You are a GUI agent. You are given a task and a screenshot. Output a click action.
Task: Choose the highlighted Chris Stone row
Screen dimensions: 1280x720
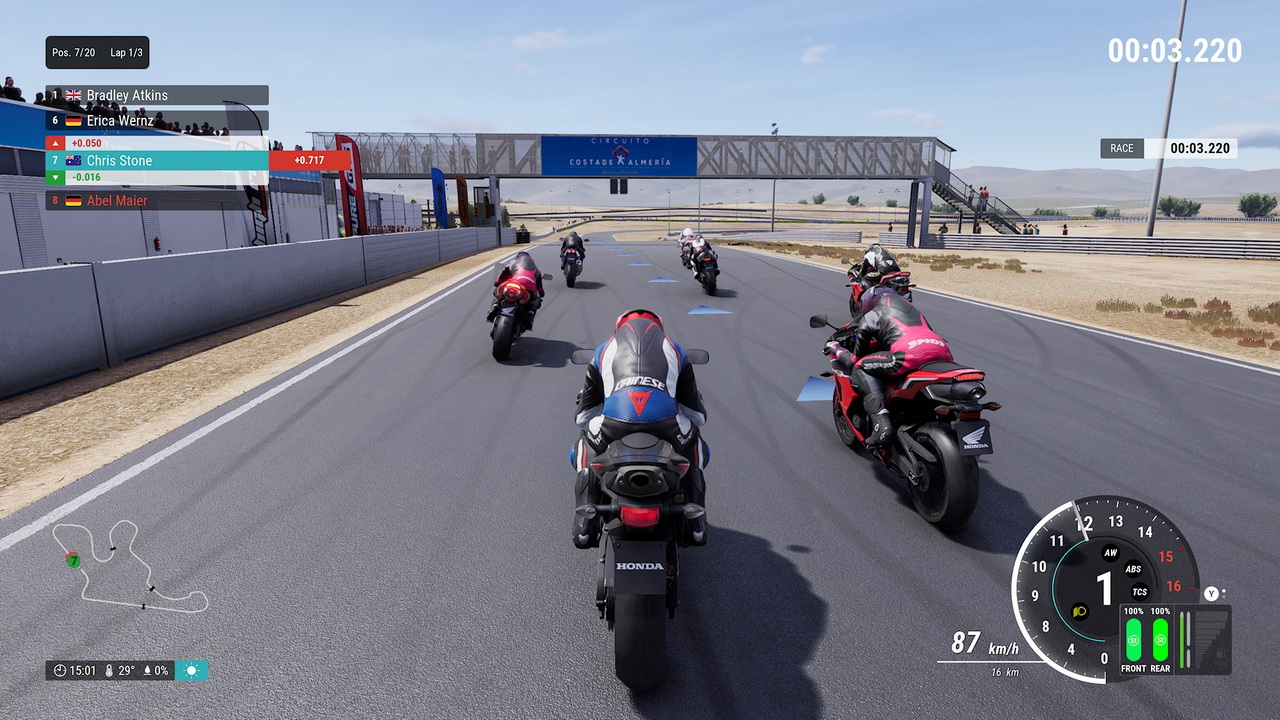[x=157, y=160]
